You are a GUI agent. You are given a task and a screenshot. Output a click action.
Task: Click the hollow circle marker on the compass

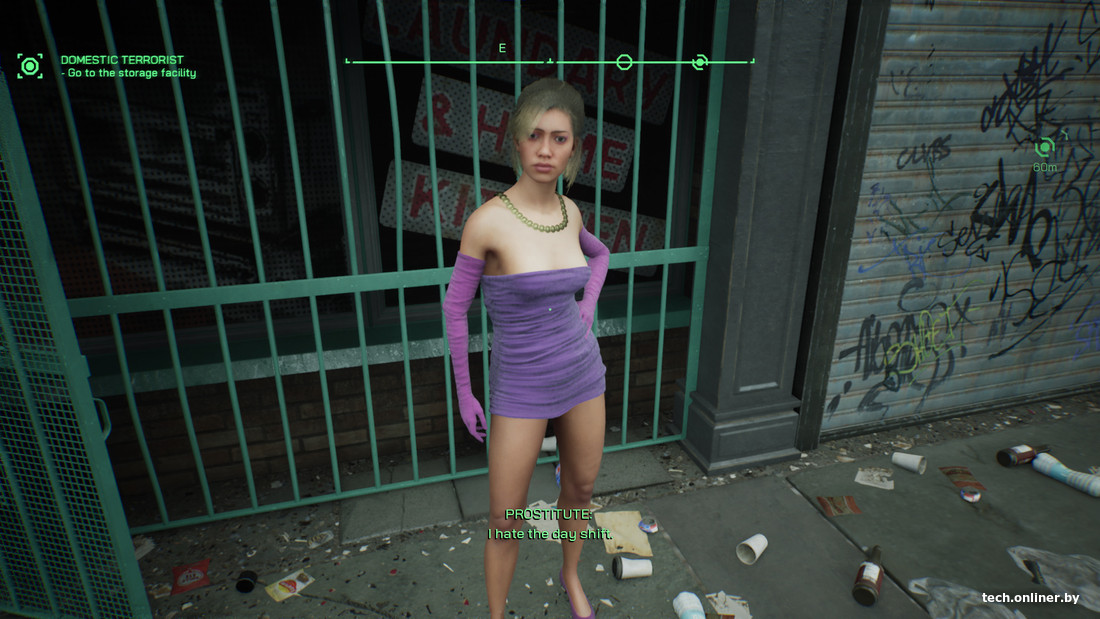[624, 62]
